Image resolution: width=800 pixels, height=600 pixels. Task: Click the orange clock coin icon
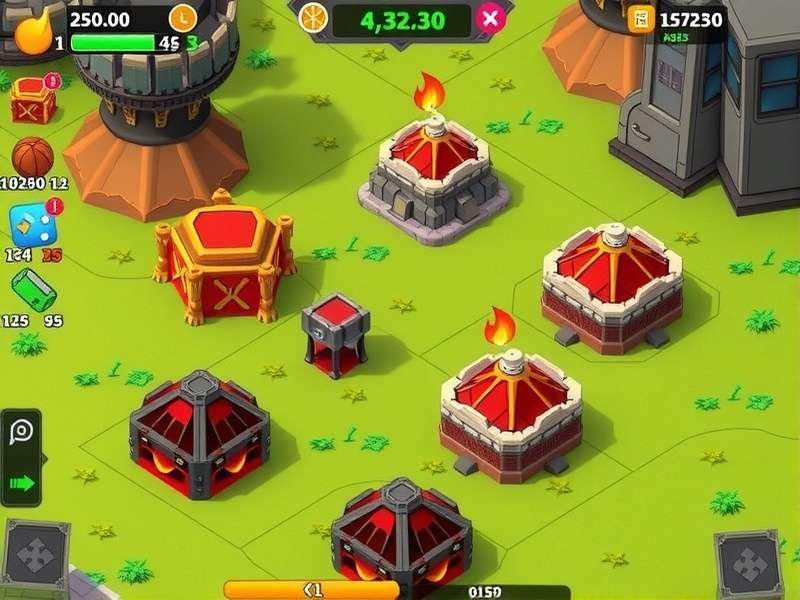[x=183, y=17]
